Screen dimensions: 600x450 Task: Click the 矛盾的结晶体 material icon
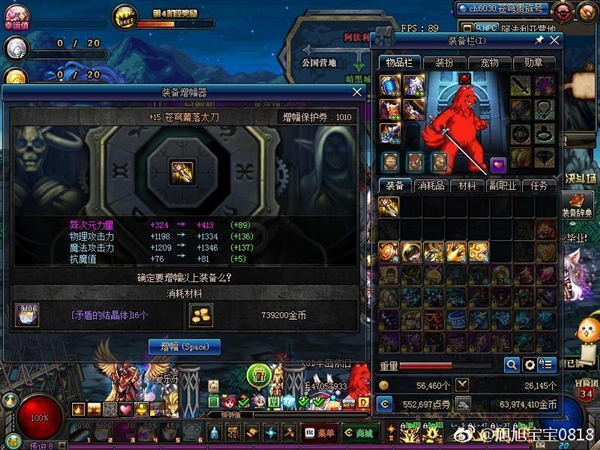[x=27, y=315]
